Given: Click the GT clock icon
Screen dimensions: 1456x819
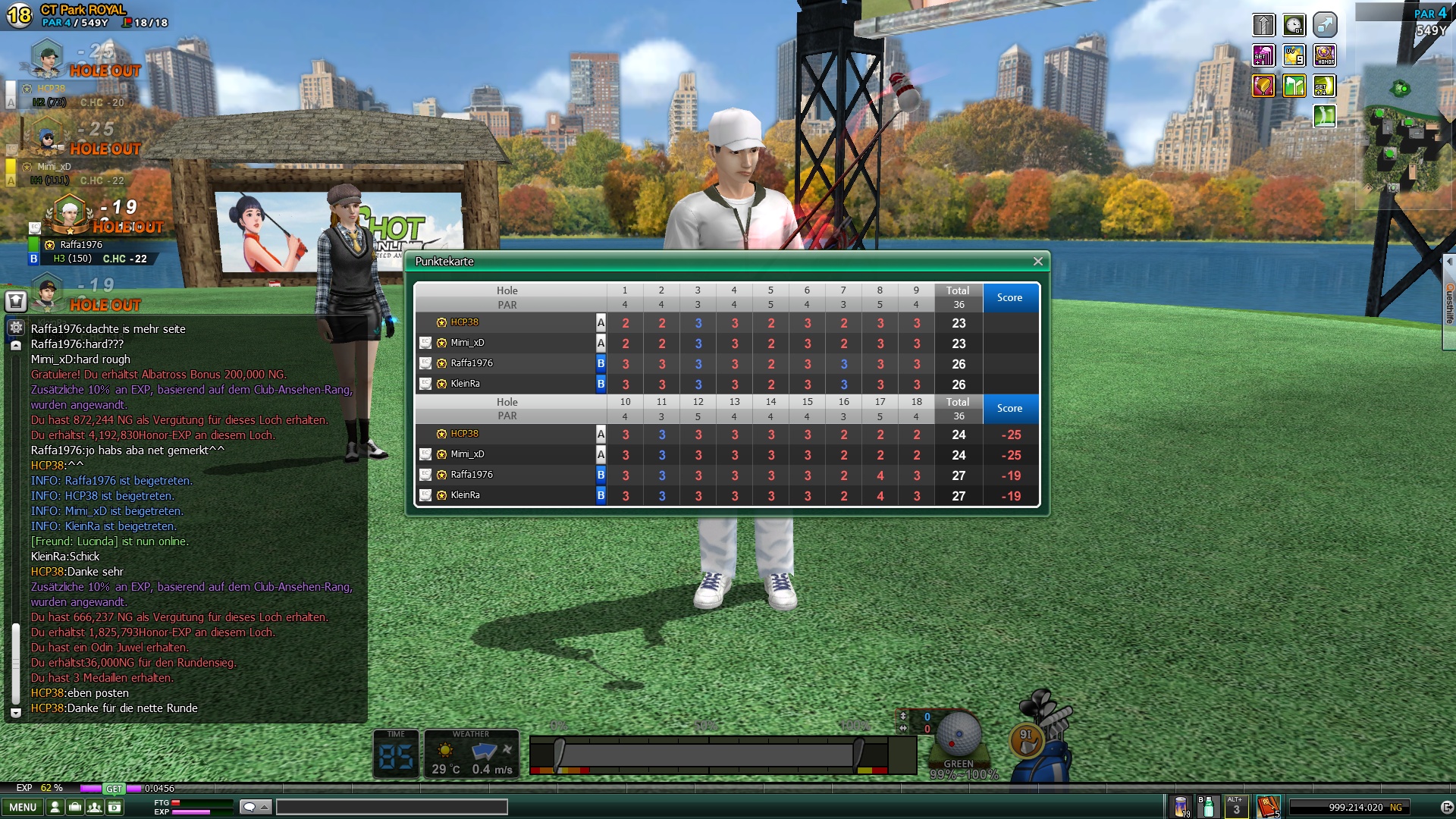Looking at the screenshot, I should click(1294, 25).
